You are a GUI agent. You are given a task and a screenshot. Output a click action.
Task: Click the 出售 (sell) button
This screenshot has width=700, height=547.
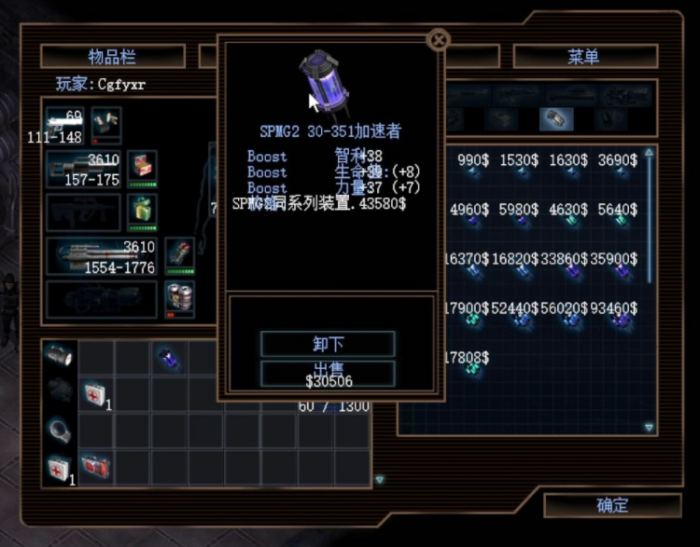tap(328, 372)
